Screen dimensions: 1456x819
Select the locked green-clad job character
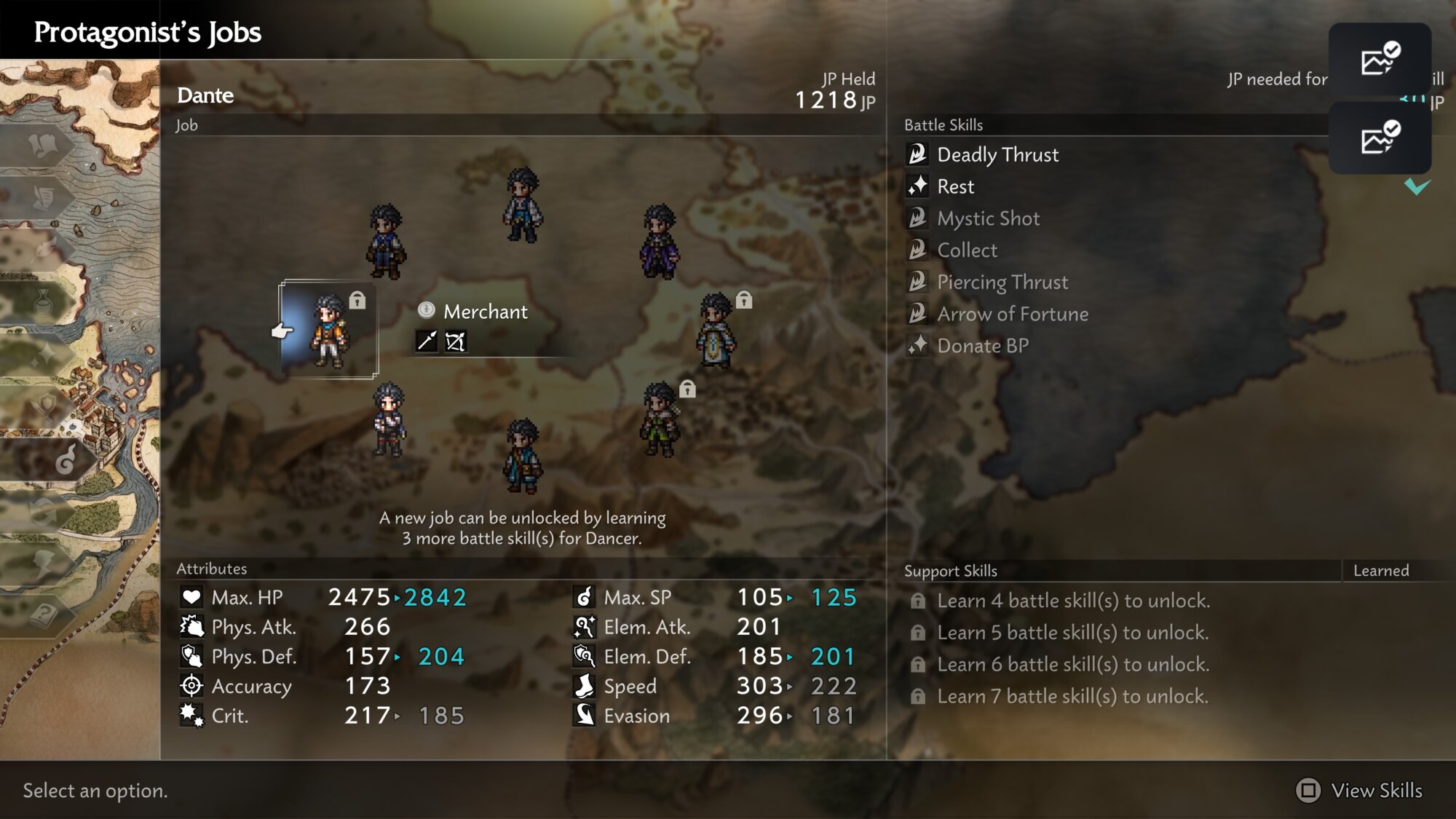click(x=660, y=420)
